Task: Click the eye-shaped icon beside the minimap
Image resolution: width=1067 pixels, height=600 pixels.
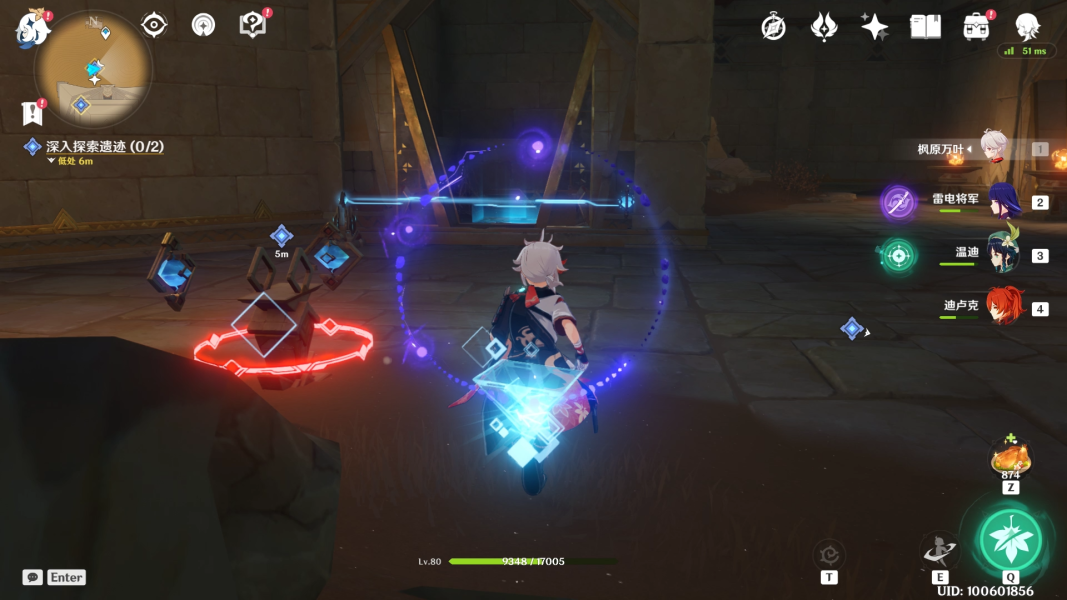Action: (x=154, y=25)
